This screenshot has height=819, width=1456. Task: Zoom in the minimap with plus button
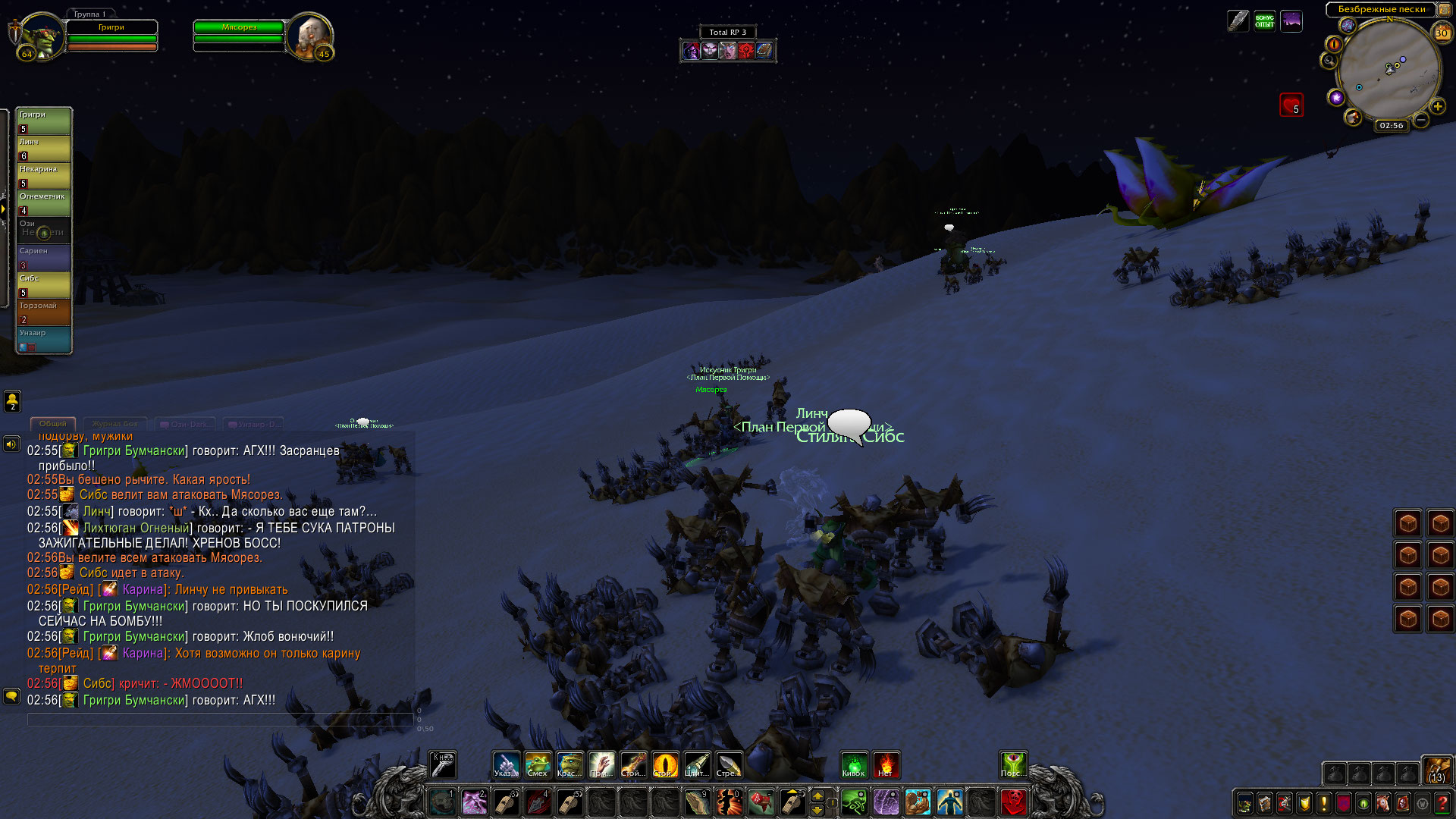[x=1437, y=106]
